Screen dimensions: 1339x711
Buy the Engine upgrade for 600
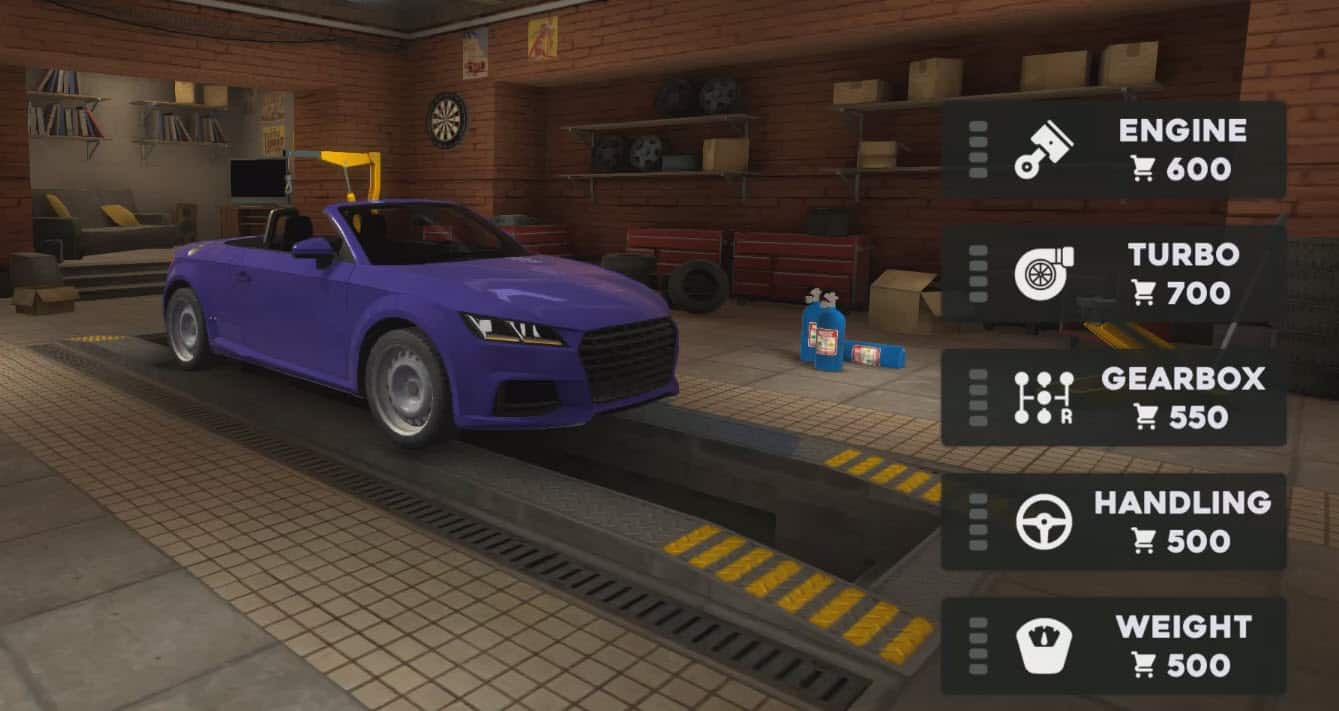[1113, 150]
